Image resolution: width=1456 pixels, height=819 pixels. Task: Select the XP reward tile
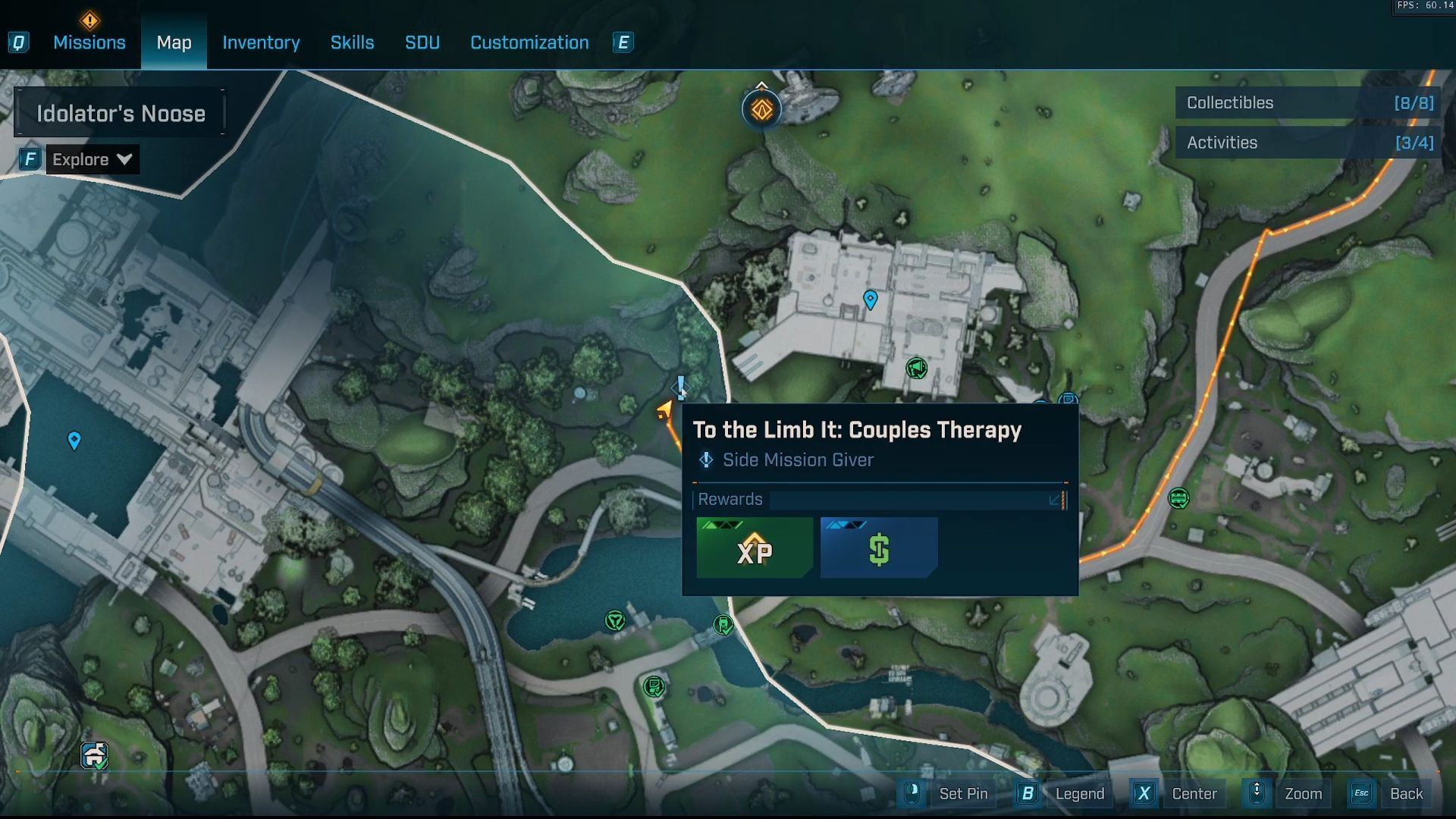pyautogui.click(x=755, y=548)
